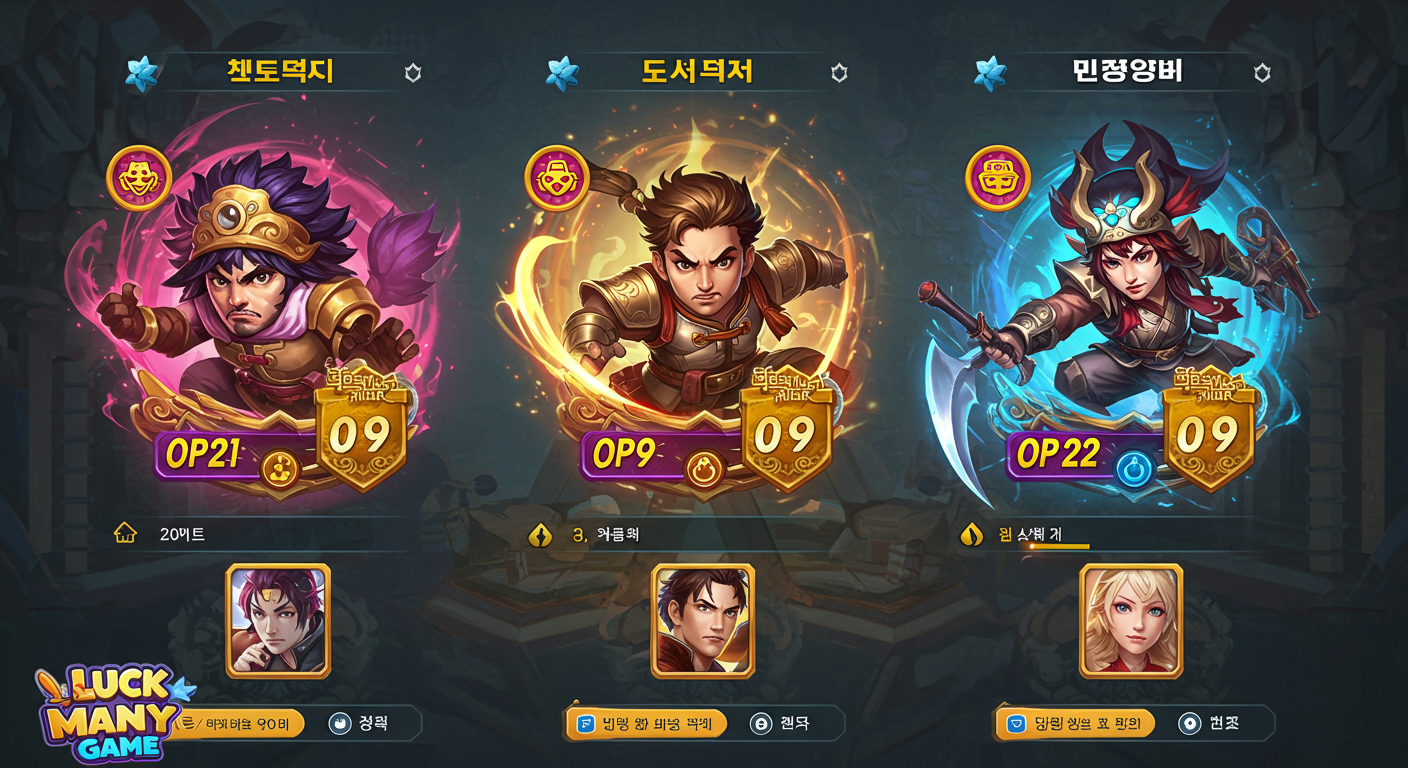Select the fire element icon next to OP9
Viewport: 1408px width, 768px height.
point(706,466)
